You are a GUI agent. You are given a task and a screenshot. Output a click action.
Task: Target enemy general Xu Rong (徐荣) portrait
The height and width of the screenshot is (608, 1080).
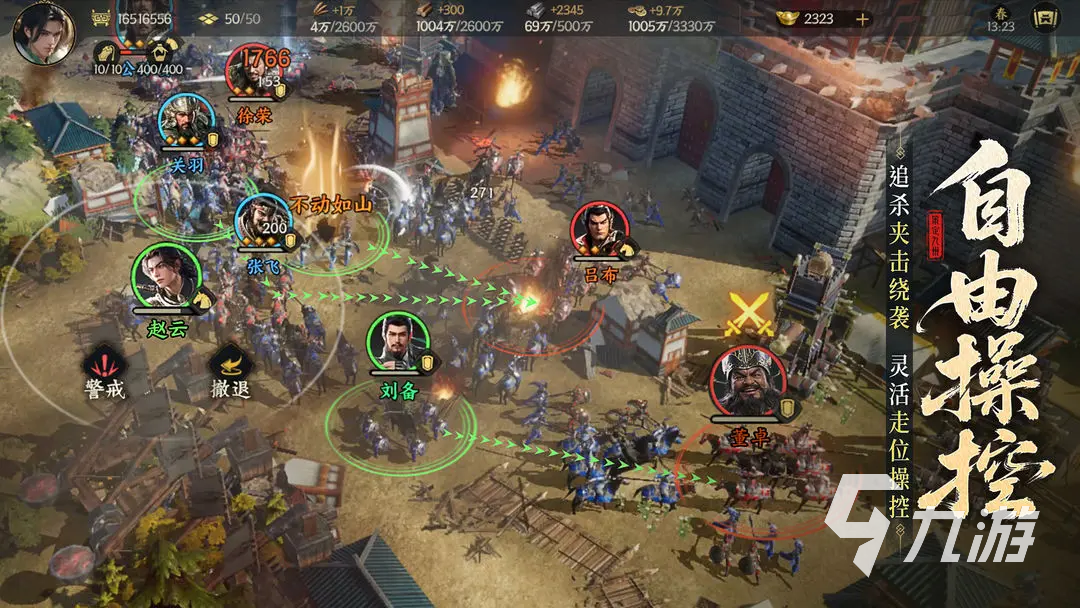252,71
